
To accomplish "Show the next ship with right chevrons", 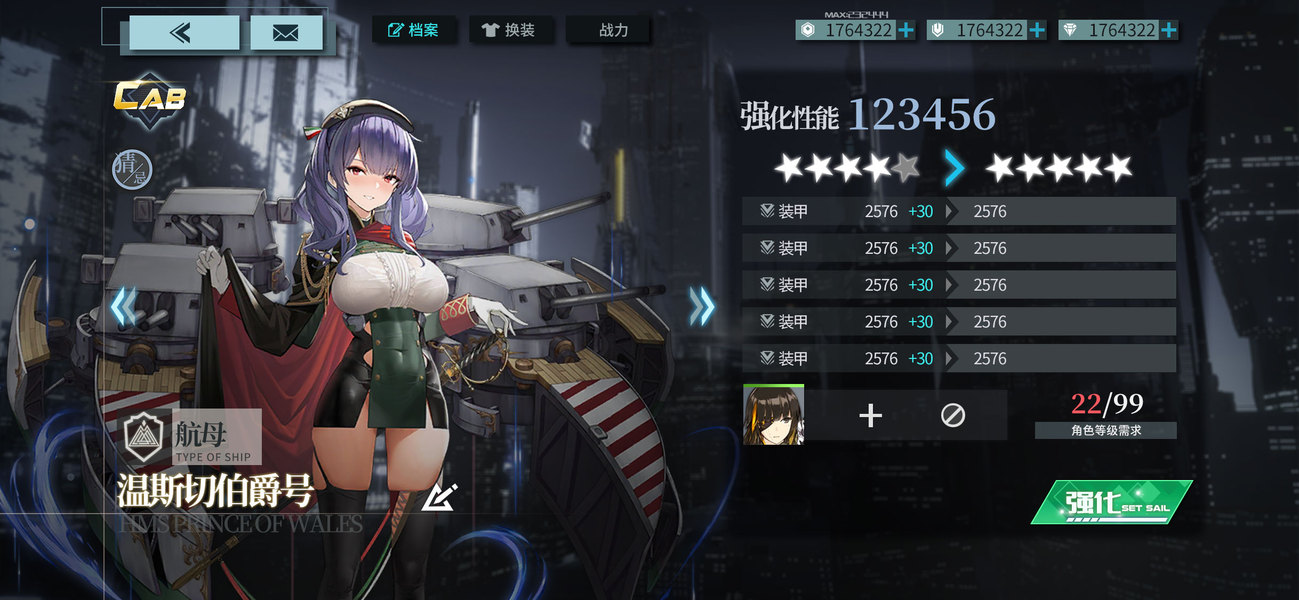I will (x=702, y=306).
